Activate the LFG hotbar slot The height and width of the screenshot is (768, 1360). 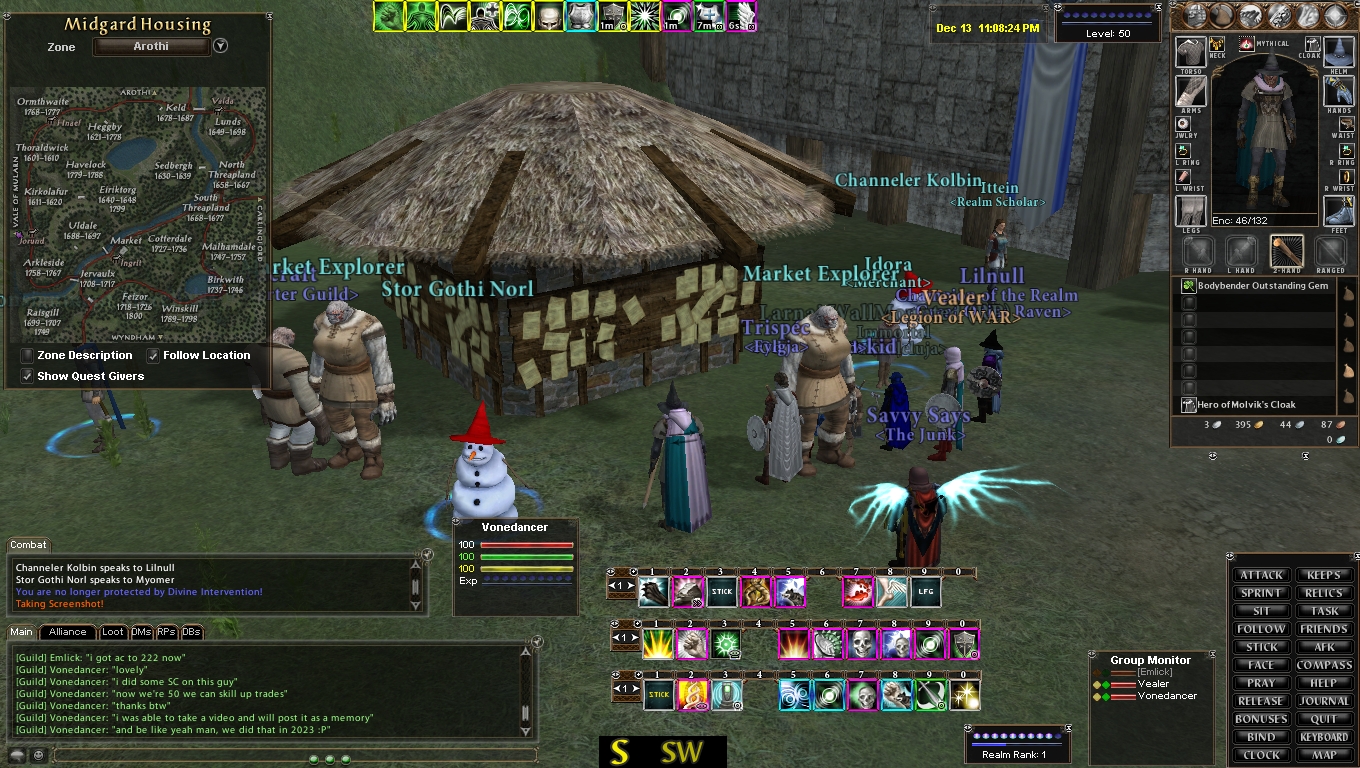click(926, 592)
